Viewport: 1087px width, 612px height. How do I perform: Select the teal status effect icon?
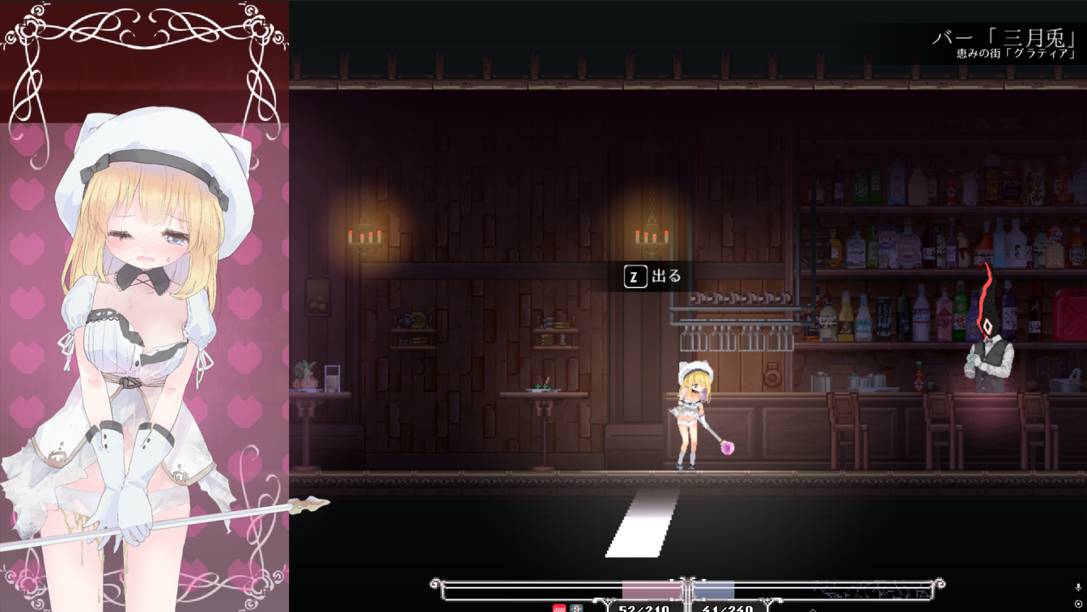(575, 608)
